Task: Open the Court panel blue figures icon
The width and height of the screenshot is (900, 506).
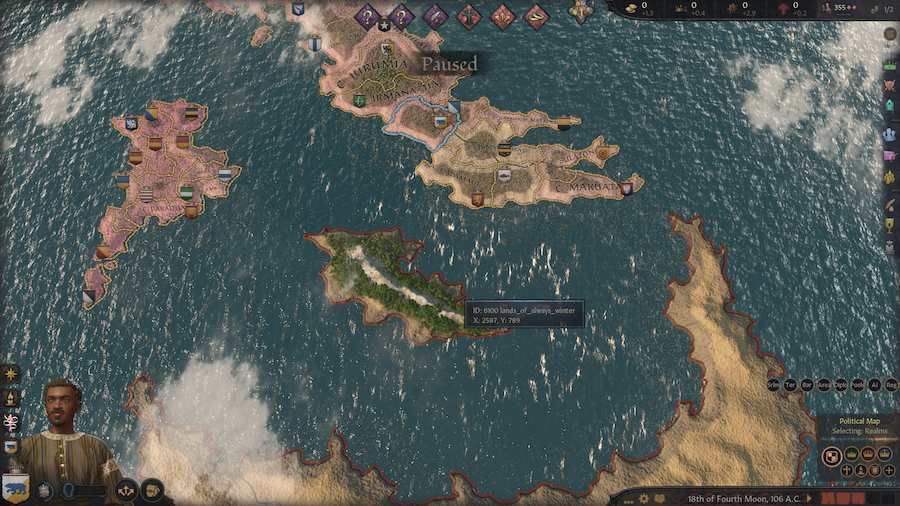Action: (x=889, y=132)
